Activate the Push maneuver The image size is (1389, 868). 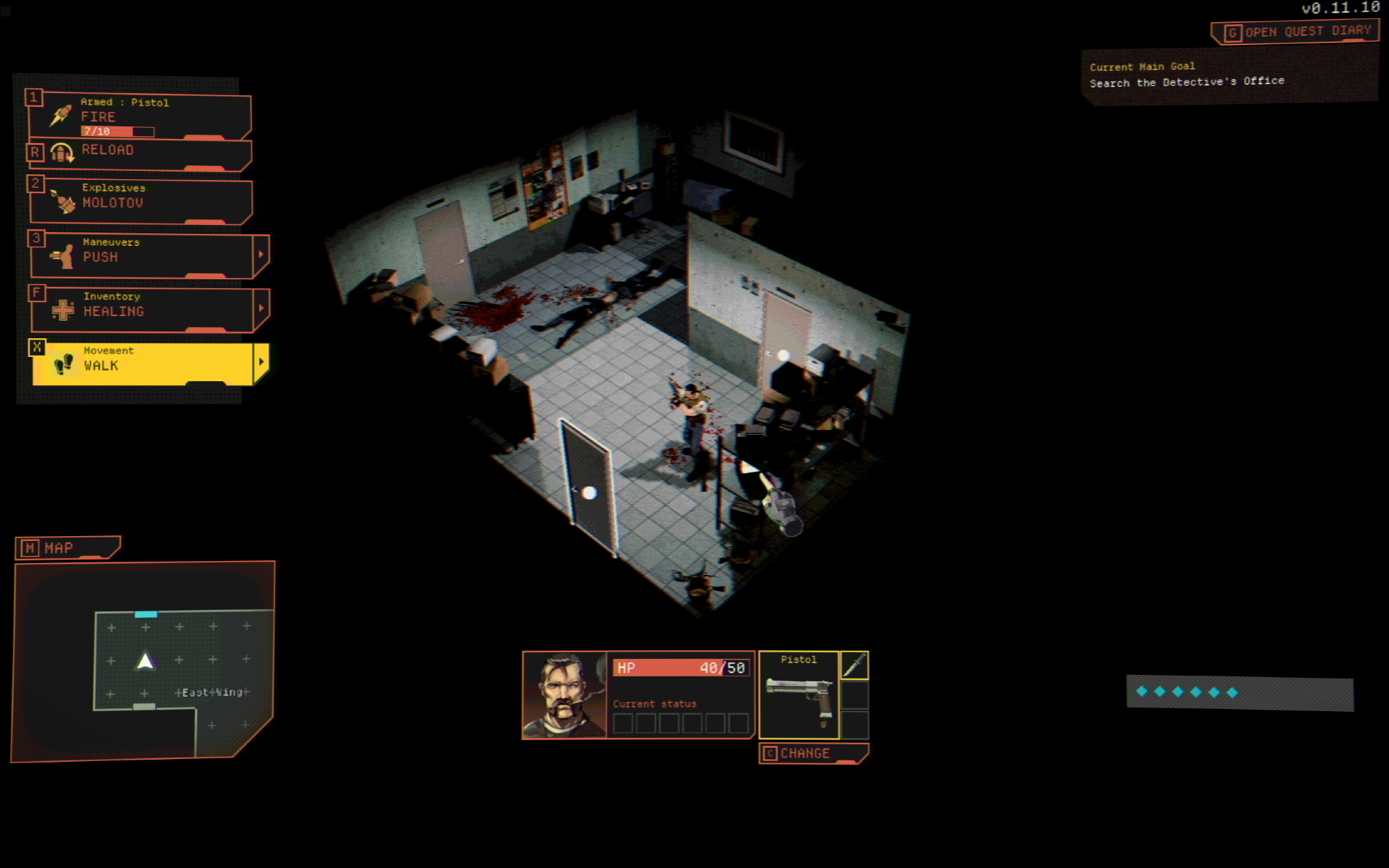[139, 256]
